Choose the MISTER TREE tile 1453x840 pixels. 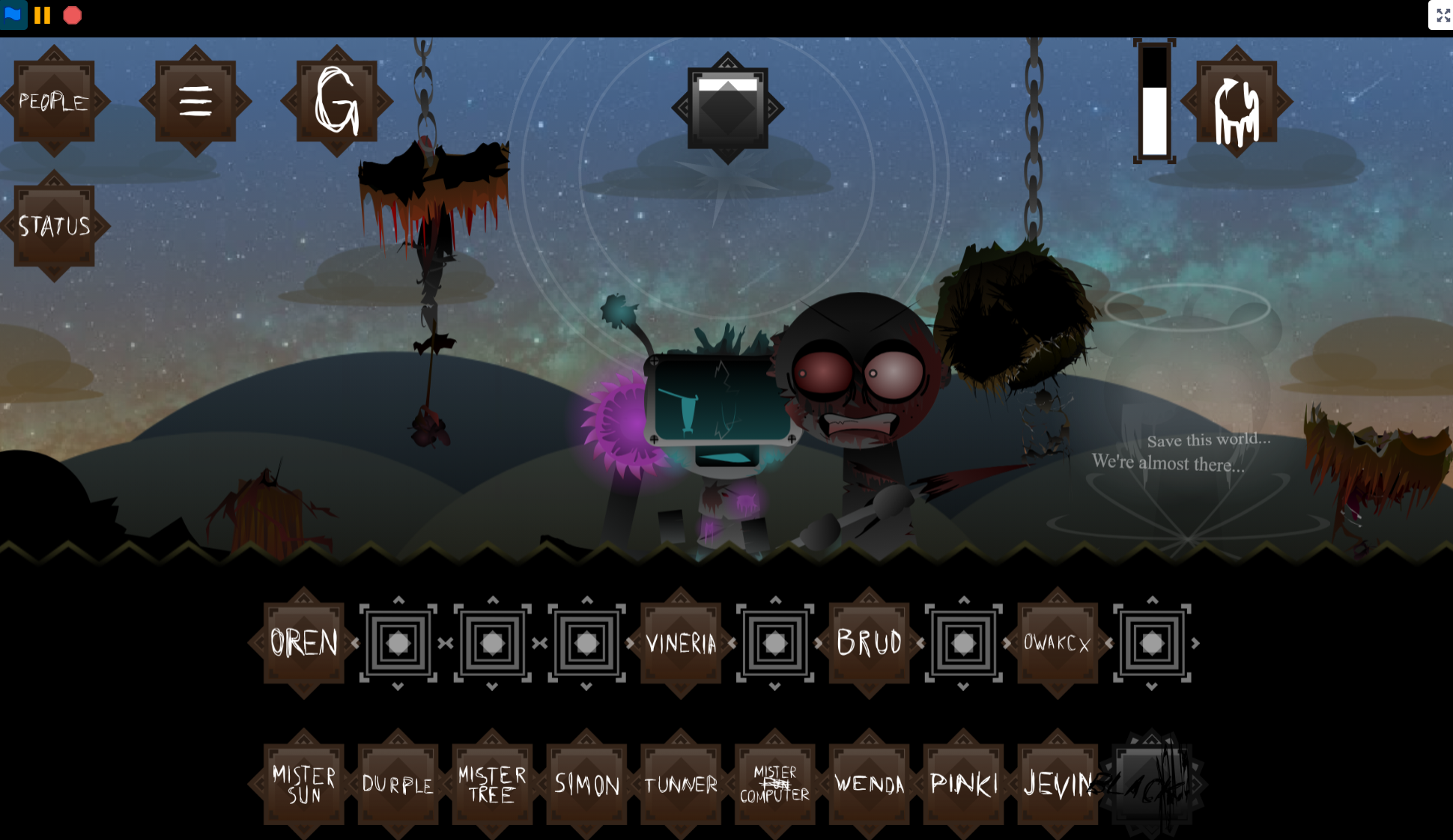point(492,784)
